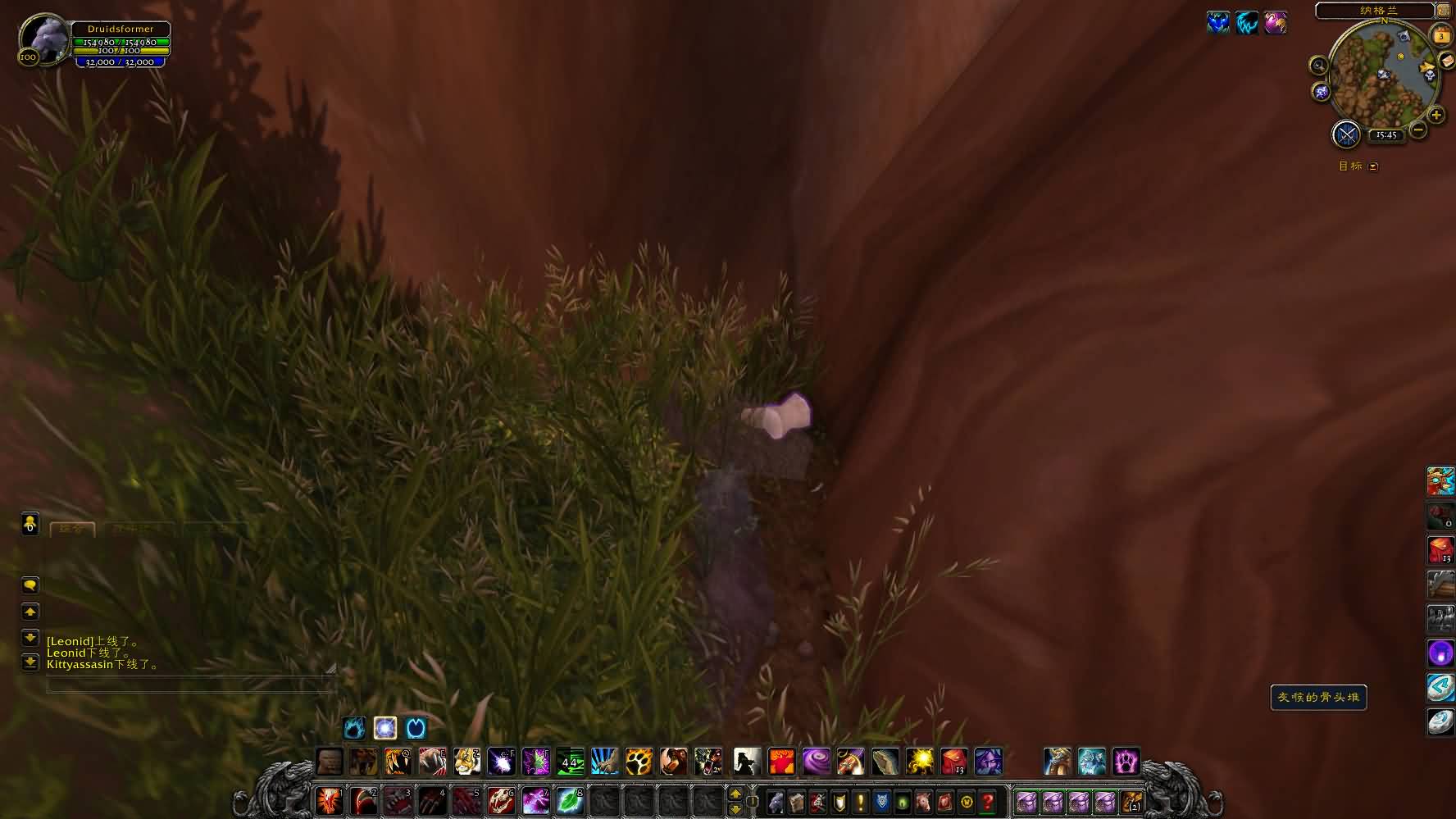Zoom out the minimap with the minus button

click(1418, 130)
